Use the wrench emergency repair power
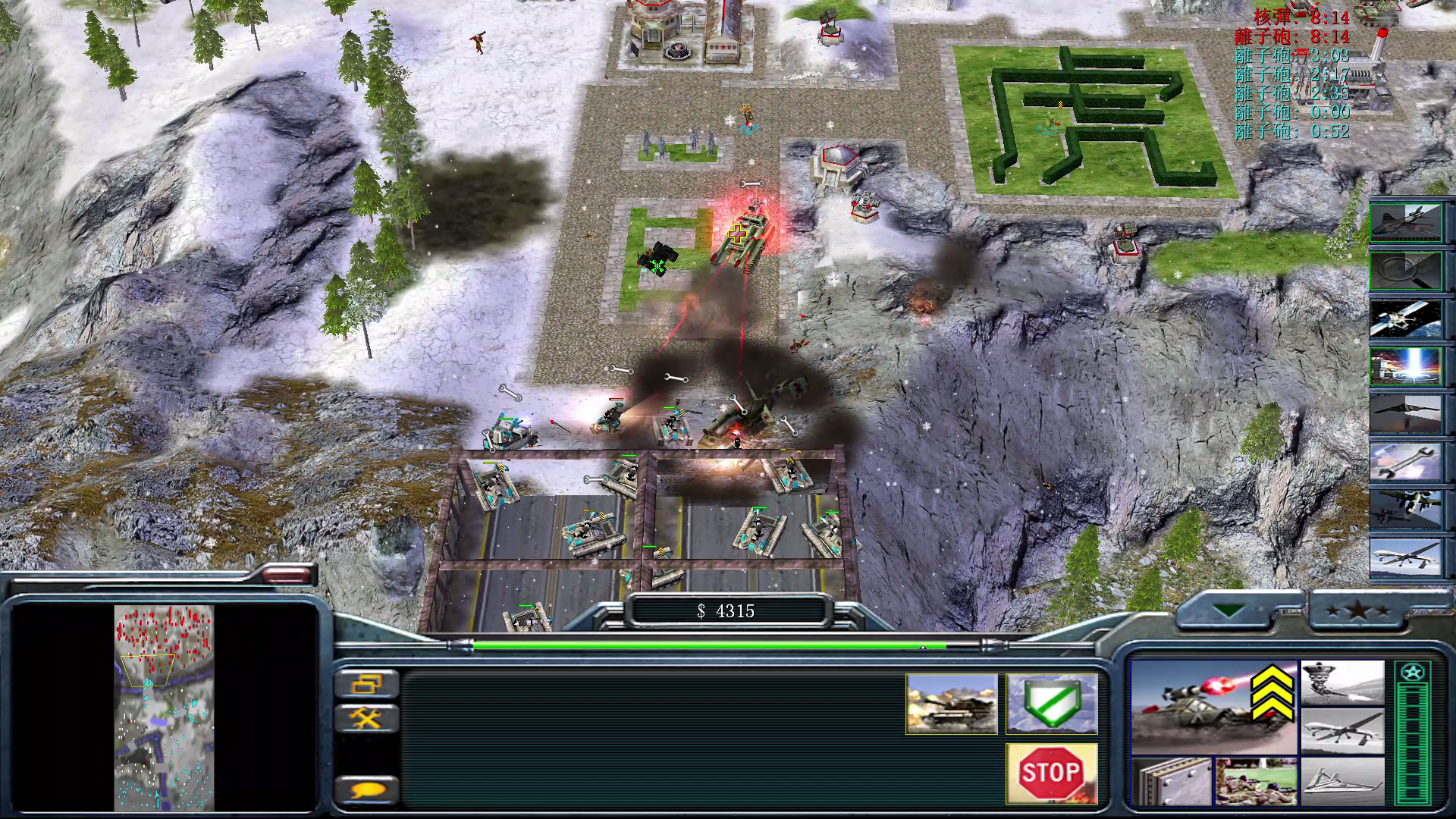1456x819 pixels. pyautogui.click(x=1405, y=463)
